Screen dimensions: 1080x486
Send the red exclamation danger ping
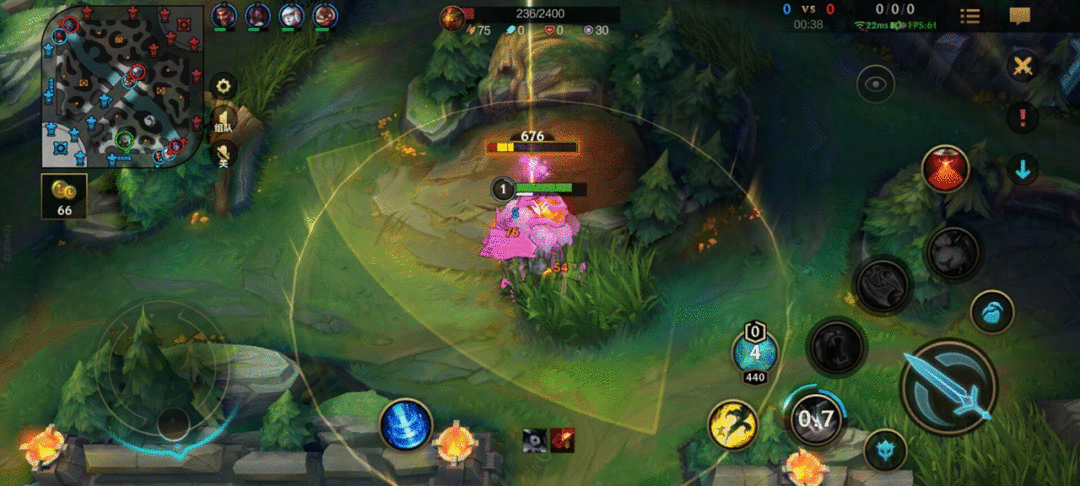1022,117
